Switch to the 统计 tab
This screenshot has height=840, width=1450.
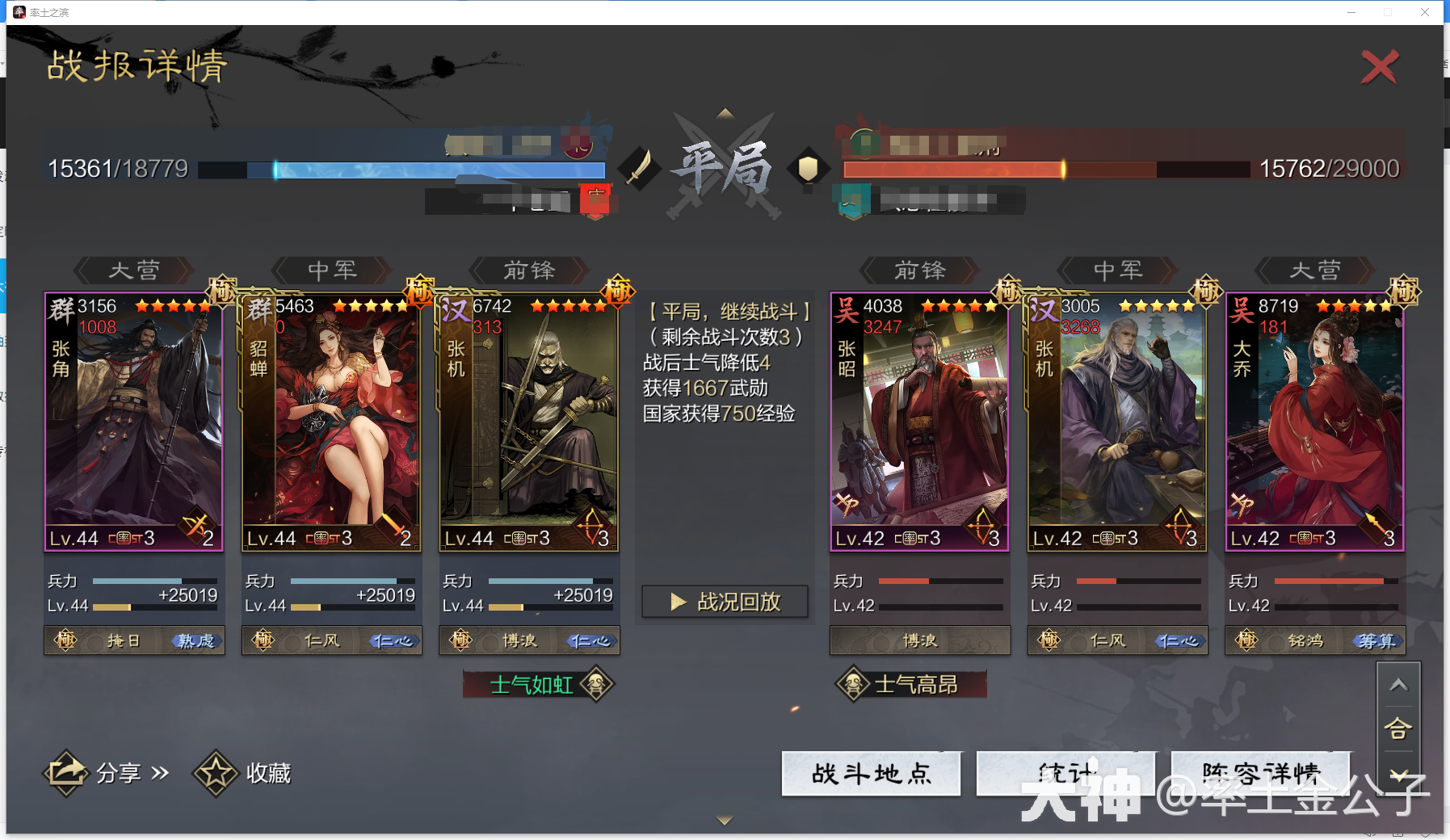[x=1065, y=774]
